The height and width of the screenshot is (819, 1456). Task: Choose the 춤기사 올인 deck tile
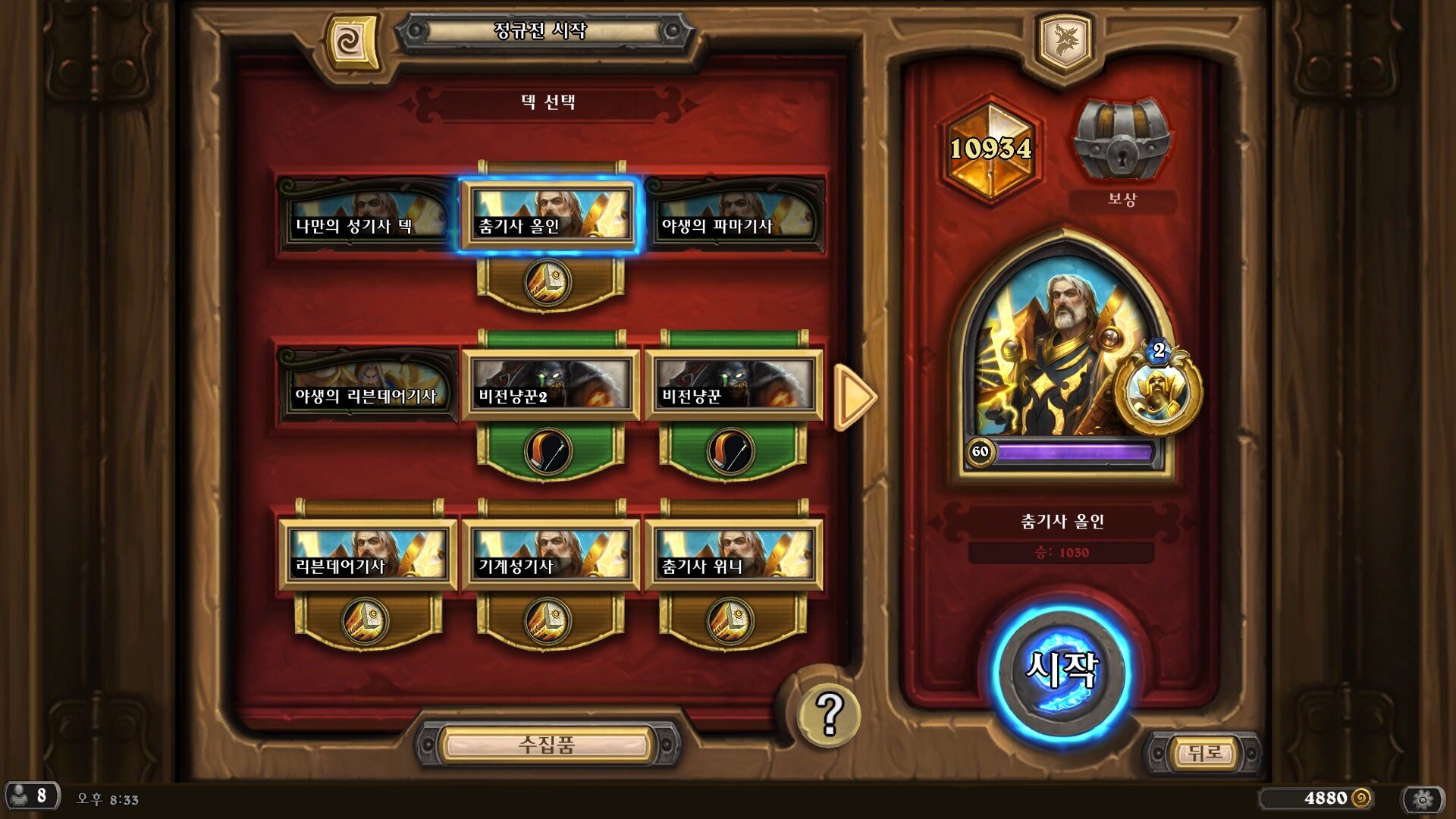(x=550, y=218)
